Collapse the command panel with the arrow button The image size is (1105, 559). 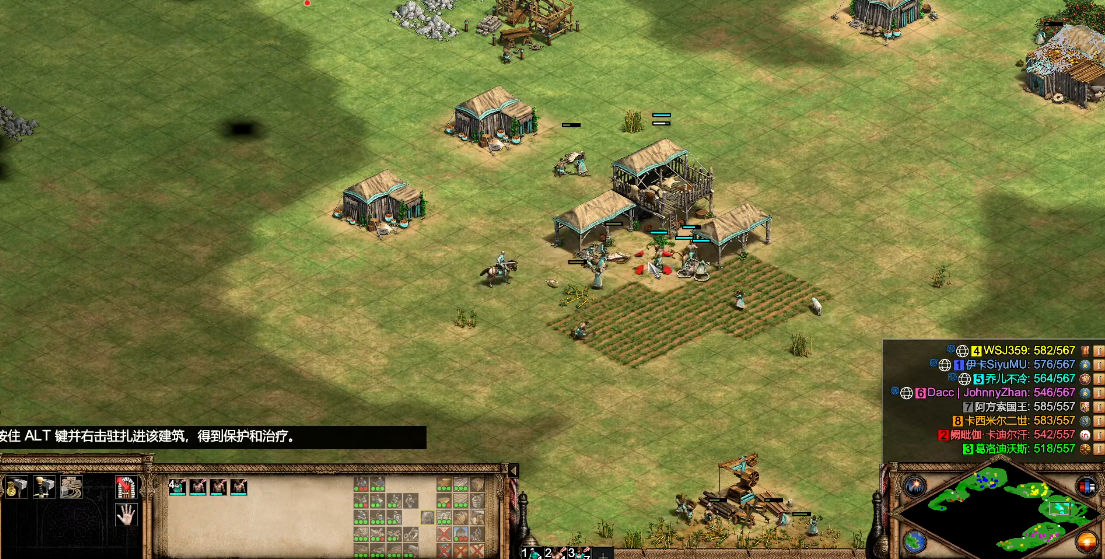[x=513, y=470]
